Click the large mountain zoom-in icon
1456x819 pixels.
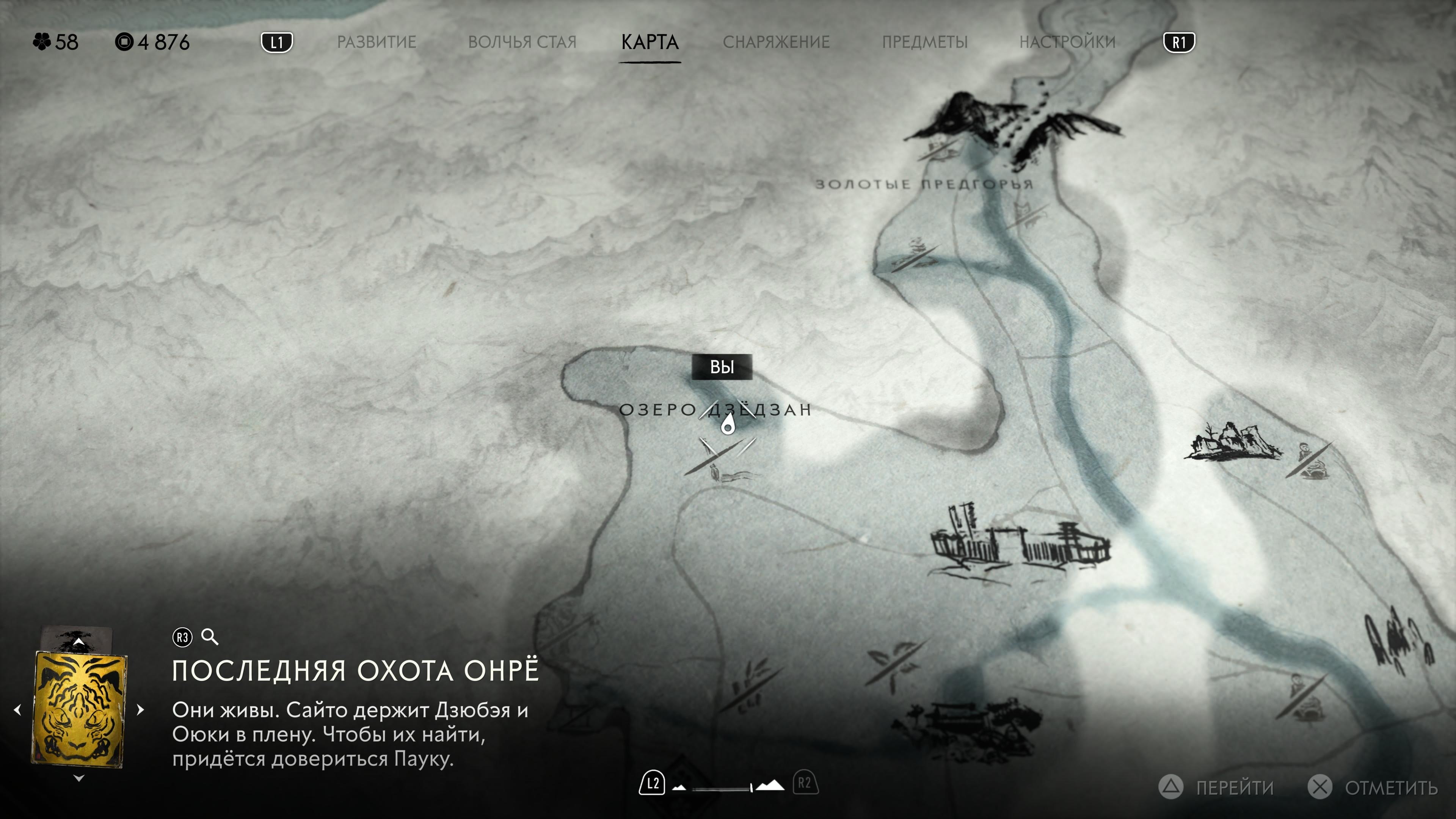pos(770,786)
